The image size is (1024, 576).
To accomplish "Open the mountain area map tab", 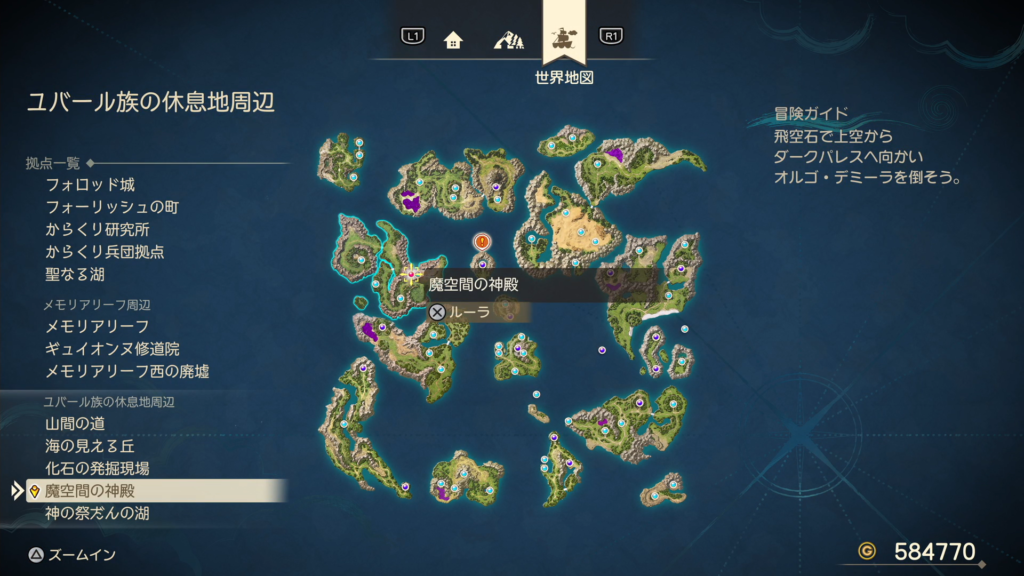I will click(x=508, y=40).
